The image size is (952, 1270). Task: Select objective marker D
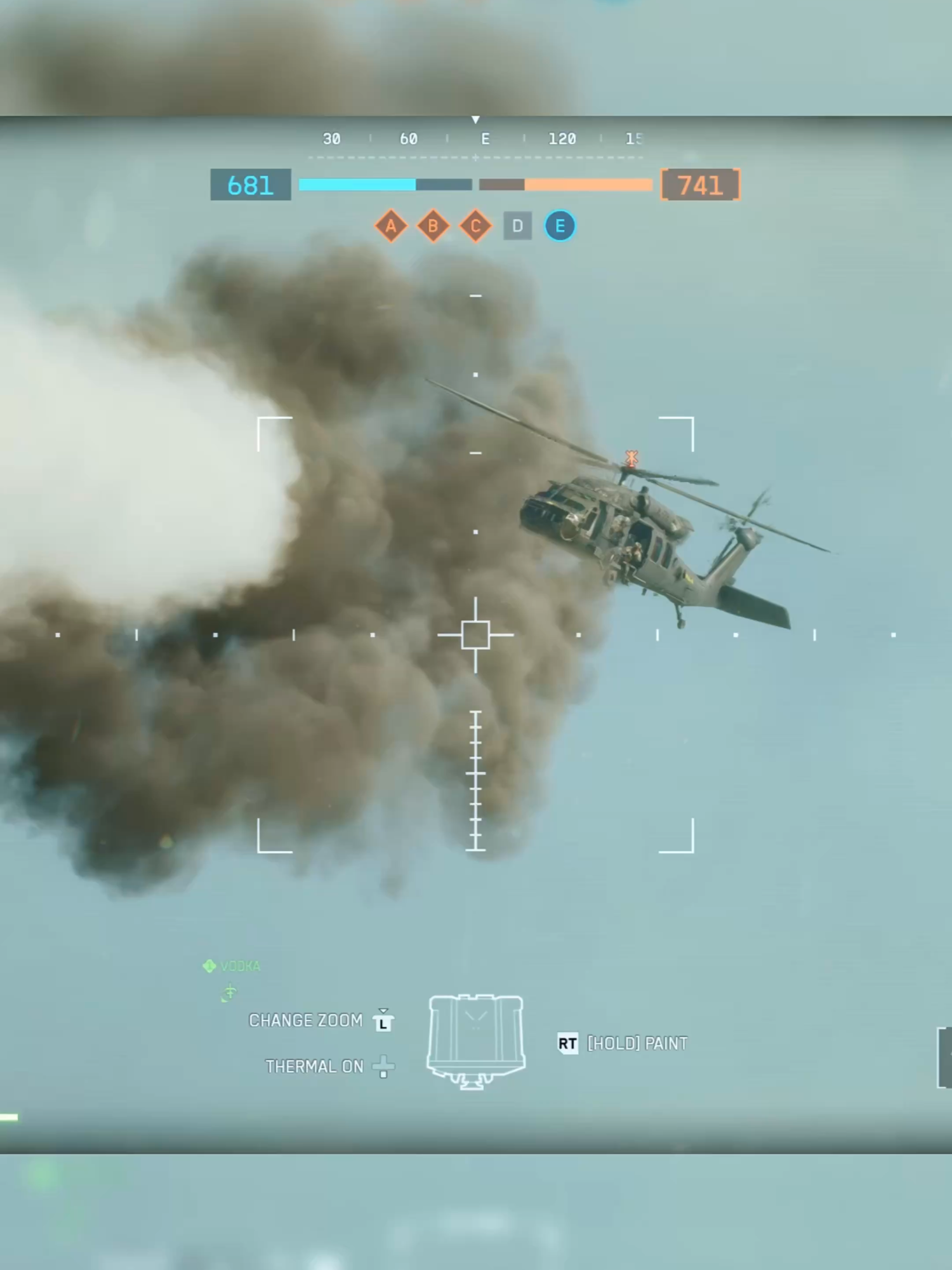(x=517, y=226)
